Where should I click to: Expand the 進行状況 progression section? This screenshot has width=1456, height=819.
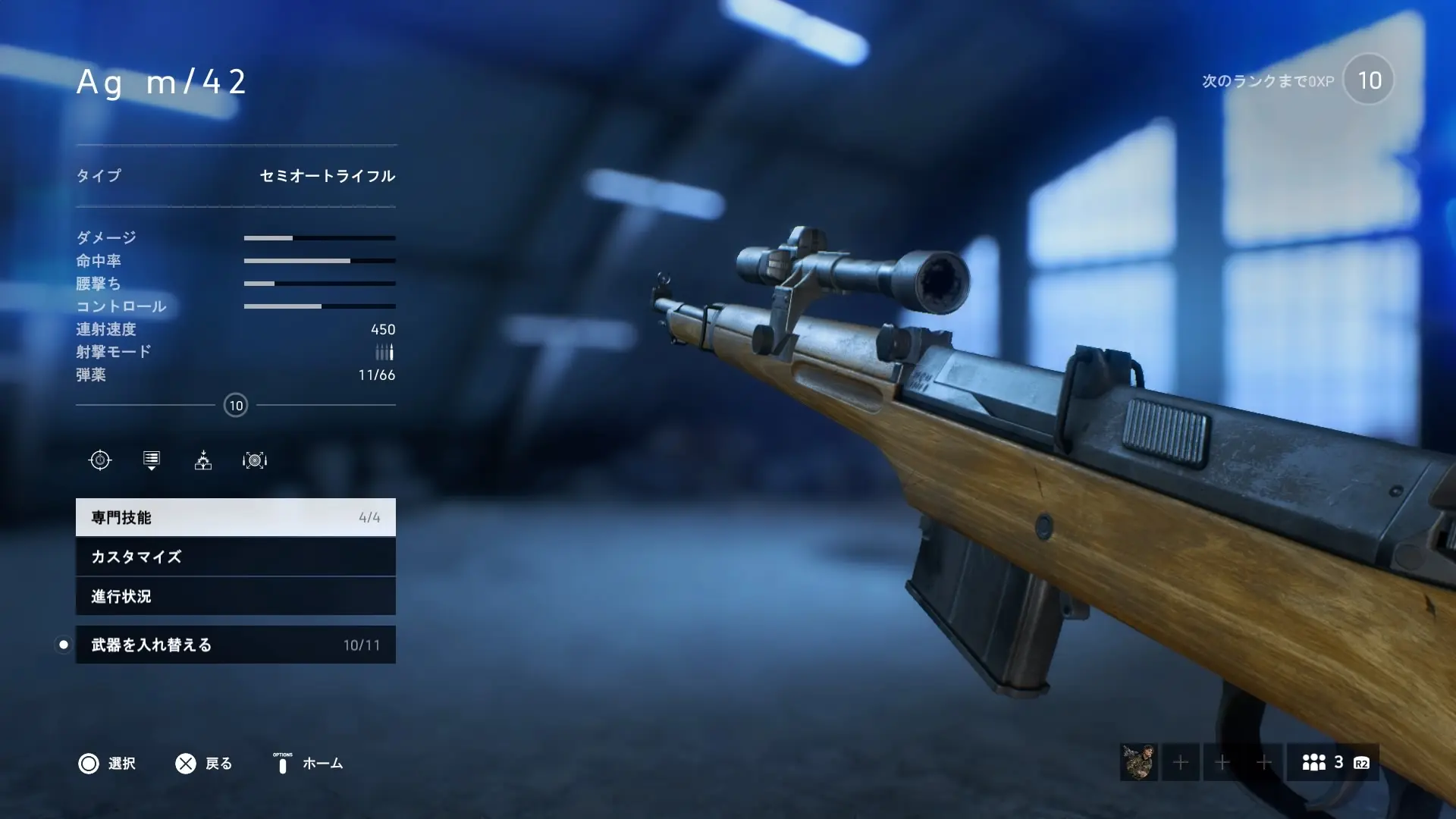tap(235, 597)
